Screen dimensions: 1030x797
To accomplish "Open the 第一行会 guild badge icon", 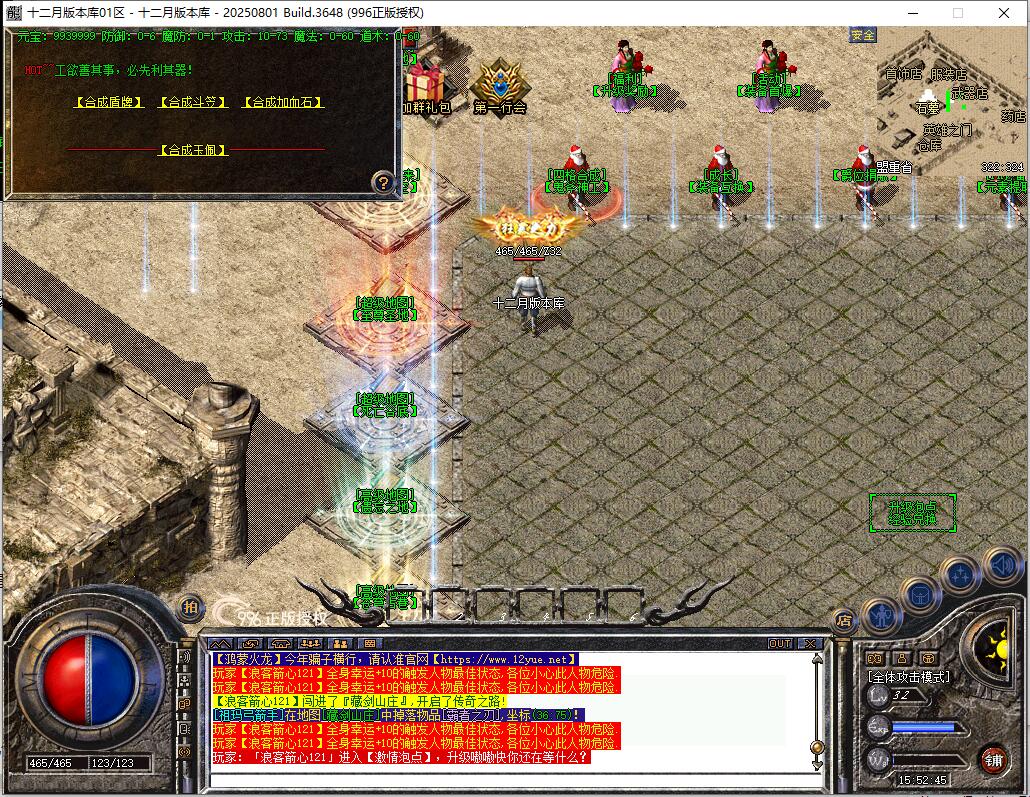I will tap(499, 83).
